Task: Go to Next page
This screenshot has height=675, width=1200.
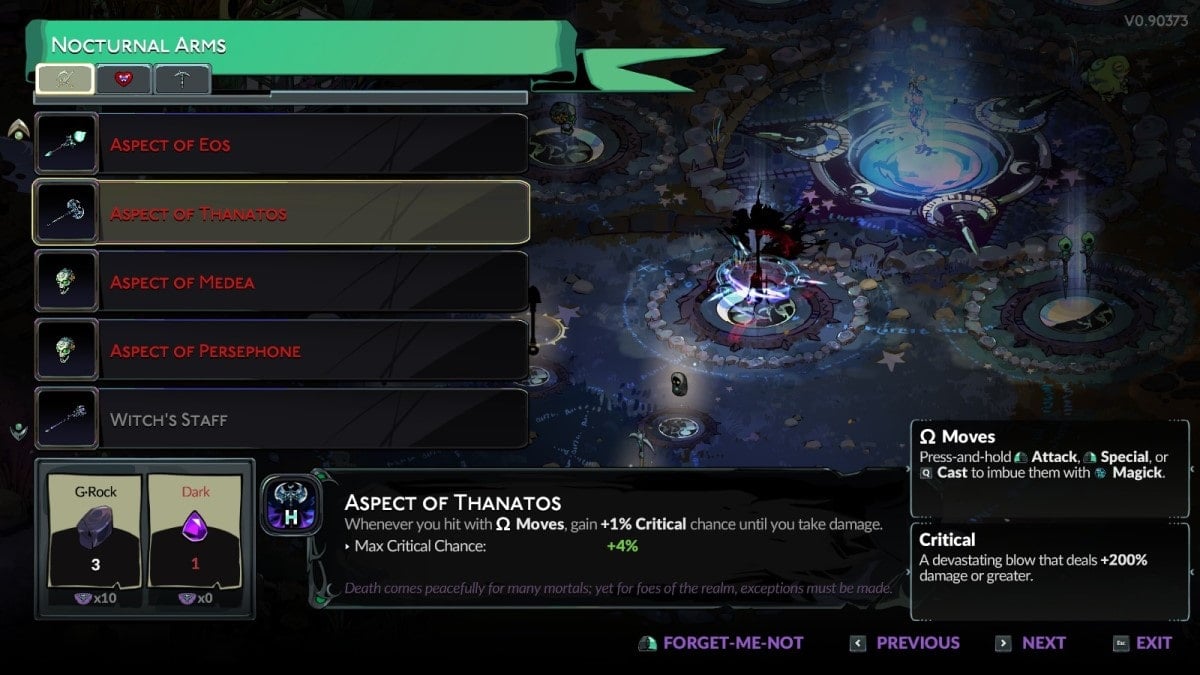Action: (x=1031, y=643)
